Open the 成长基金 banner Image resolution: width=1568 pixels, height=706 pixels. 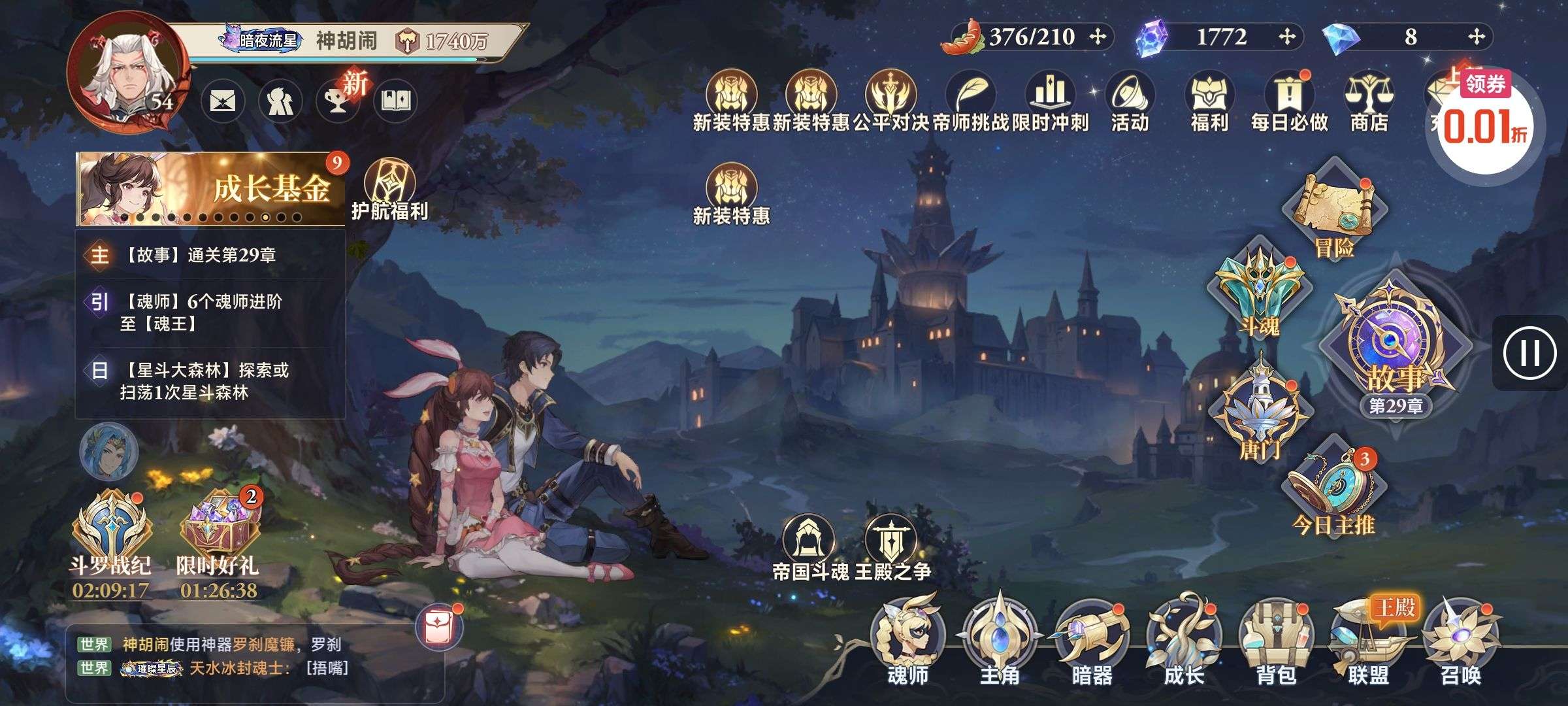(x=210, y=190)
